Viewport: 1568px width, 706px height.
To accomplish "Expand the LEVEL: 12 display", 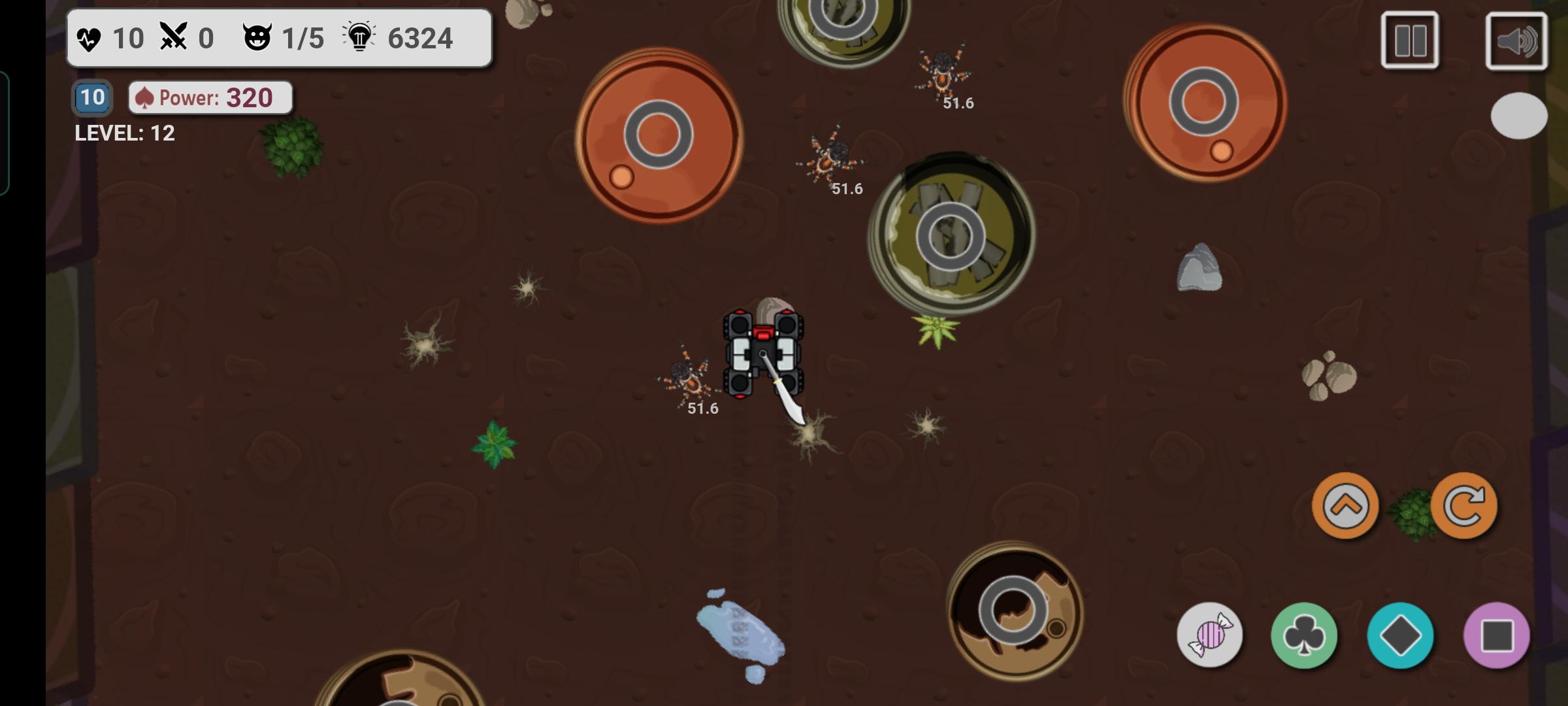I will coord(125,133).
